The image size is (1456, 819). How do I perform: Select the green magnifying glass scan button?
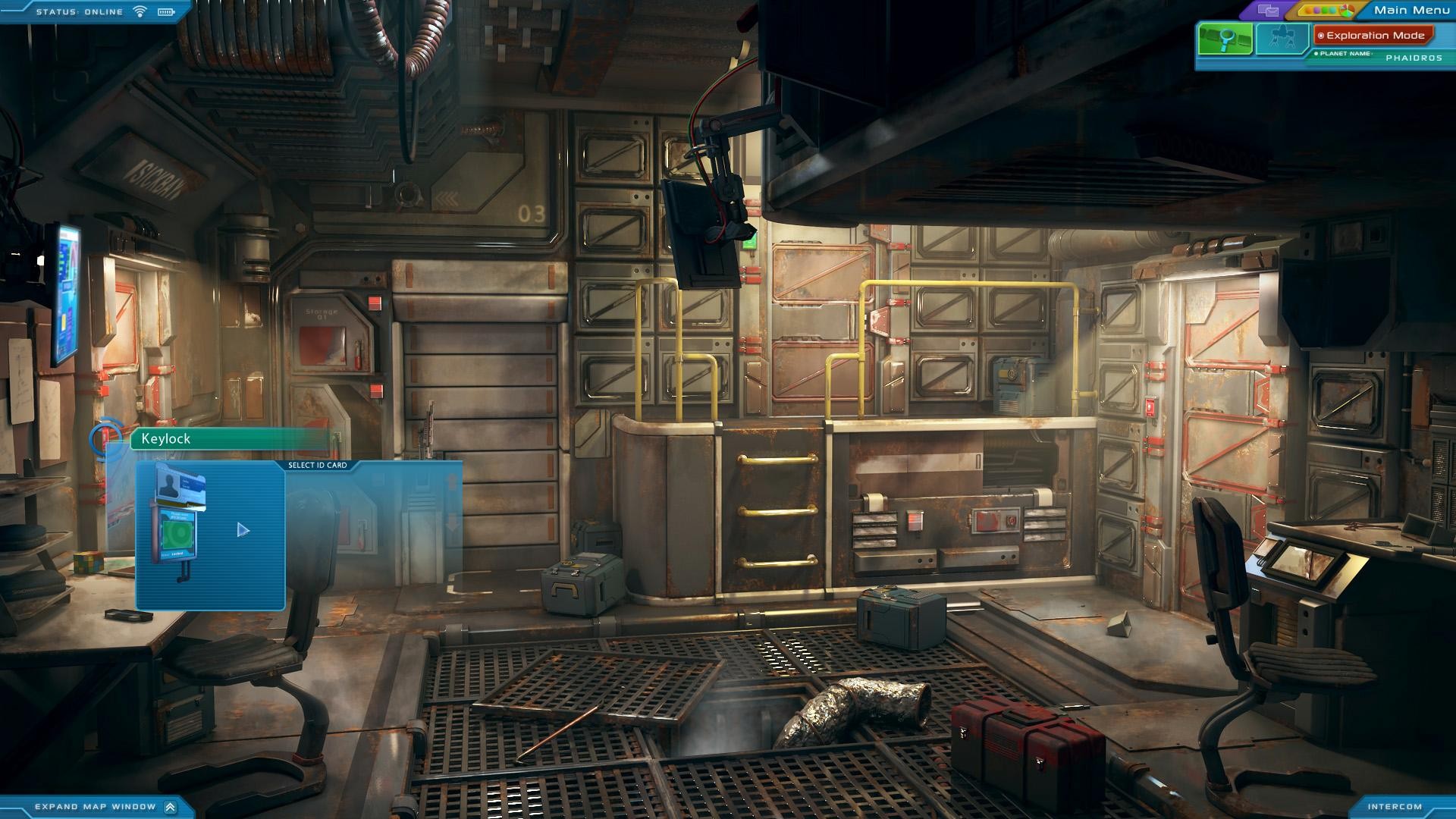click(x=1225, y=38)
